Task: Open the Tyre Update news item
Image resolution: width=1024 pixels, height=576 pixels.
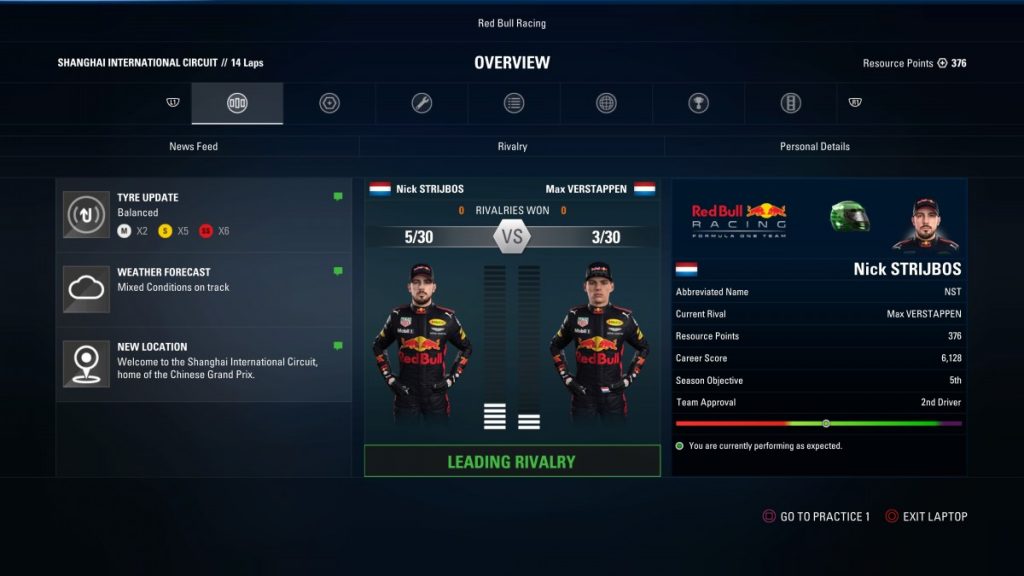Action: coord(204,214)
